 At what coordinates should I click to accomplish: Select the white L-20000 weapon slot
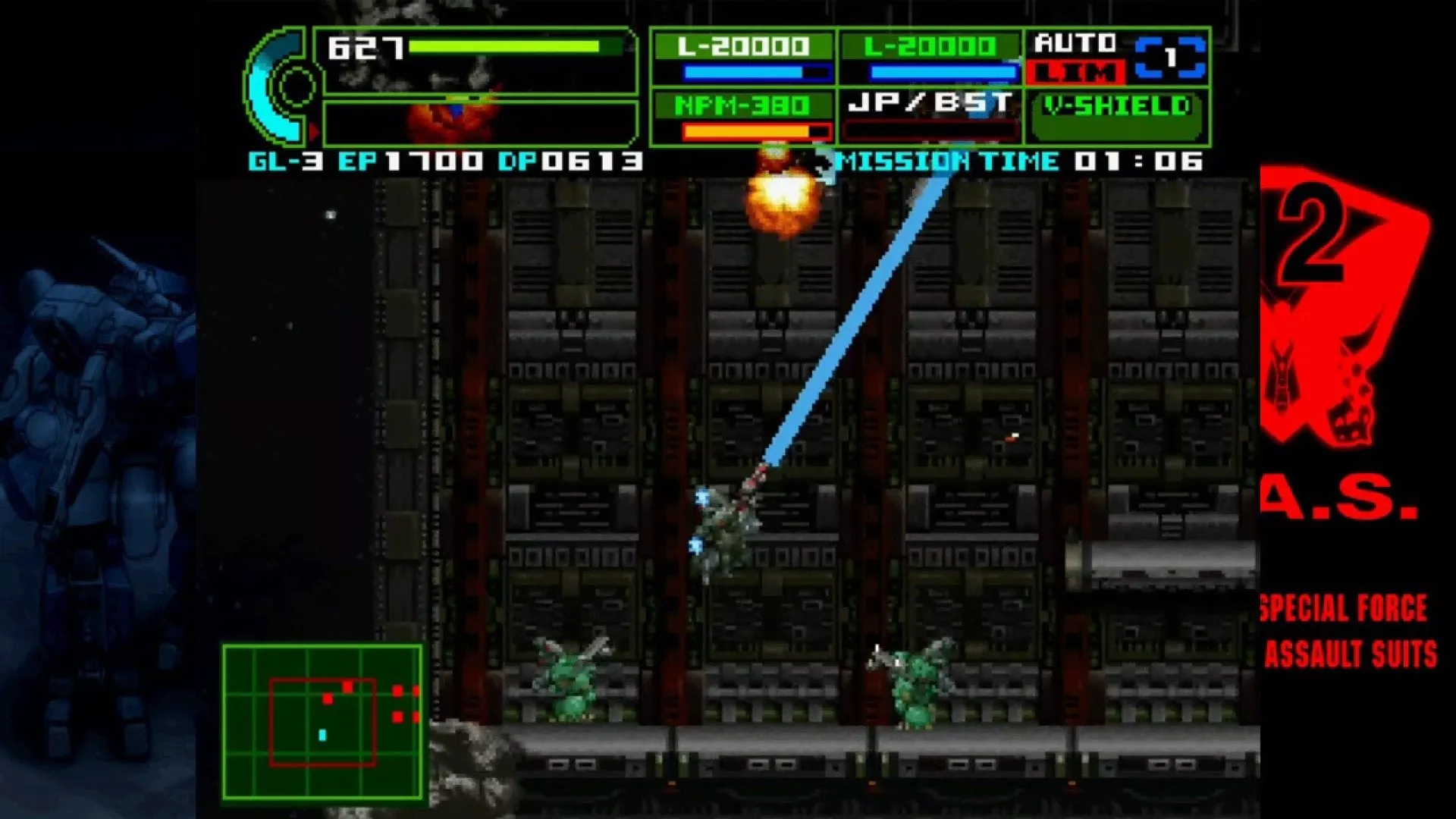point(743,58)
